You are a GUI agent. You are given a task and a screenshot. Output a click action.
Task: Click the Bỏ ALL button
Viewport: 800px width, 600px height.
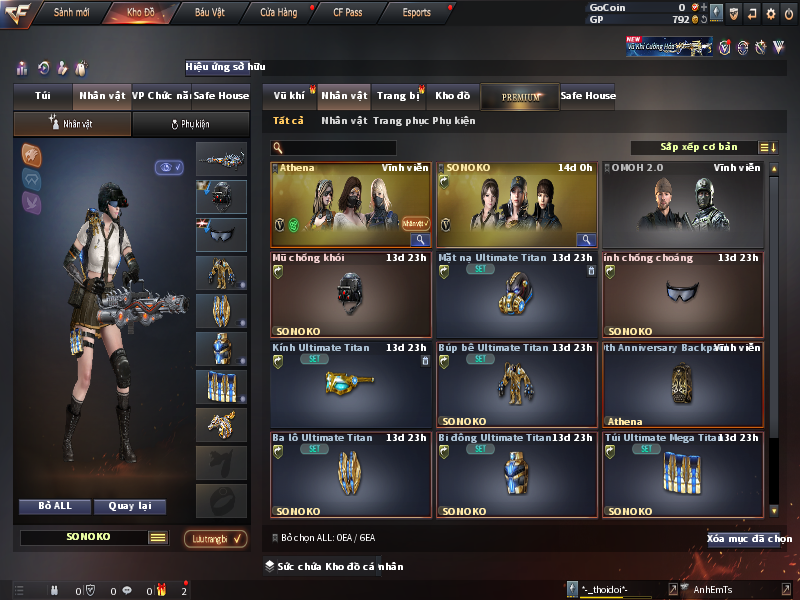point(55,506)
